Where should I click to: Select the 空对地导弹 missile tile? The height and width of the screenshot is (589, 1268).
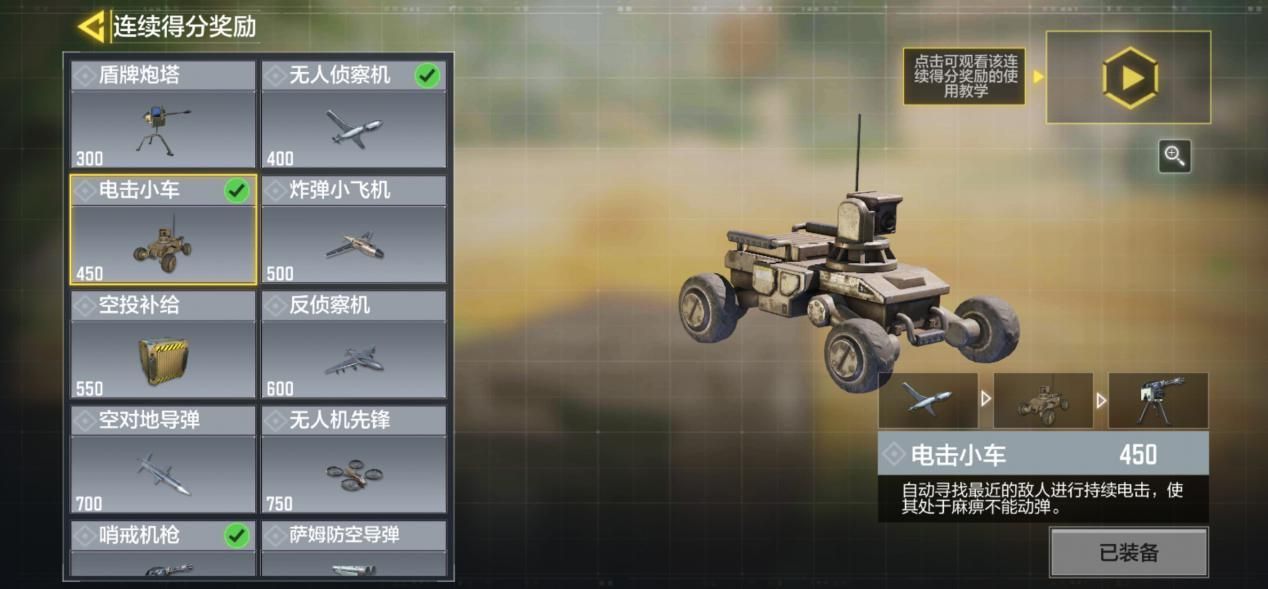(163, 460)
